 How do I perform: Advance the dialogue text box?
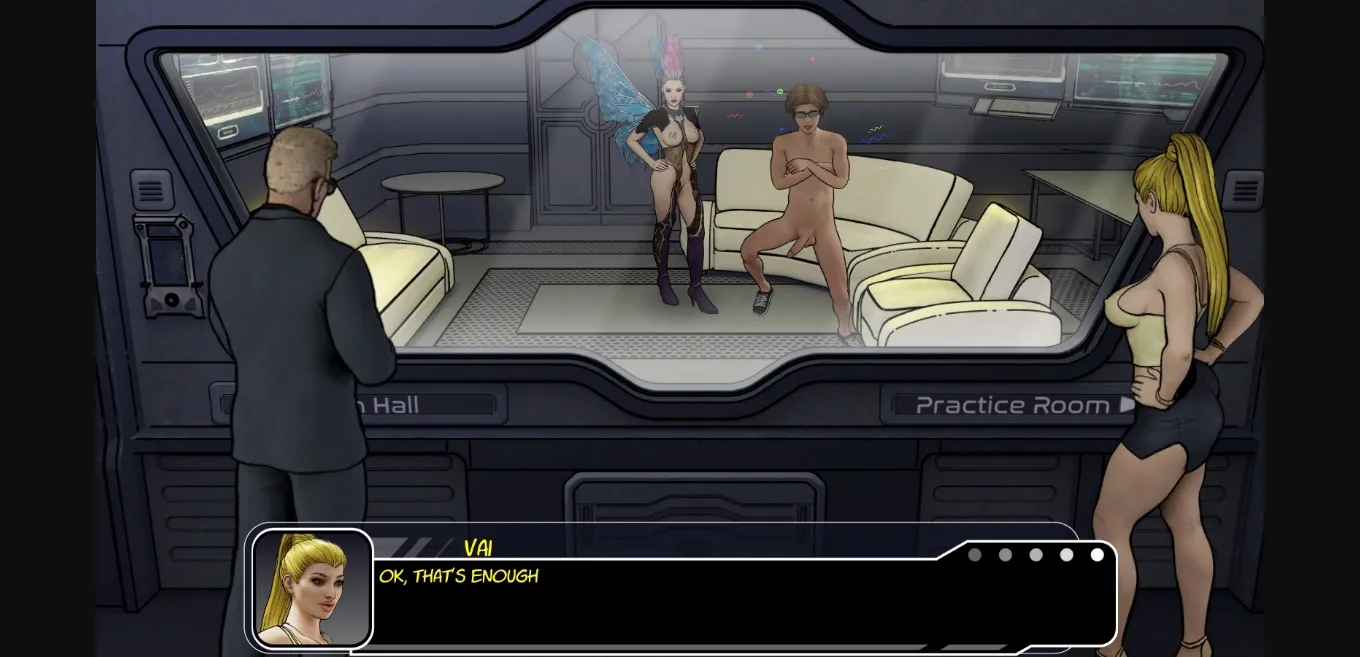(x=740, y=600)
